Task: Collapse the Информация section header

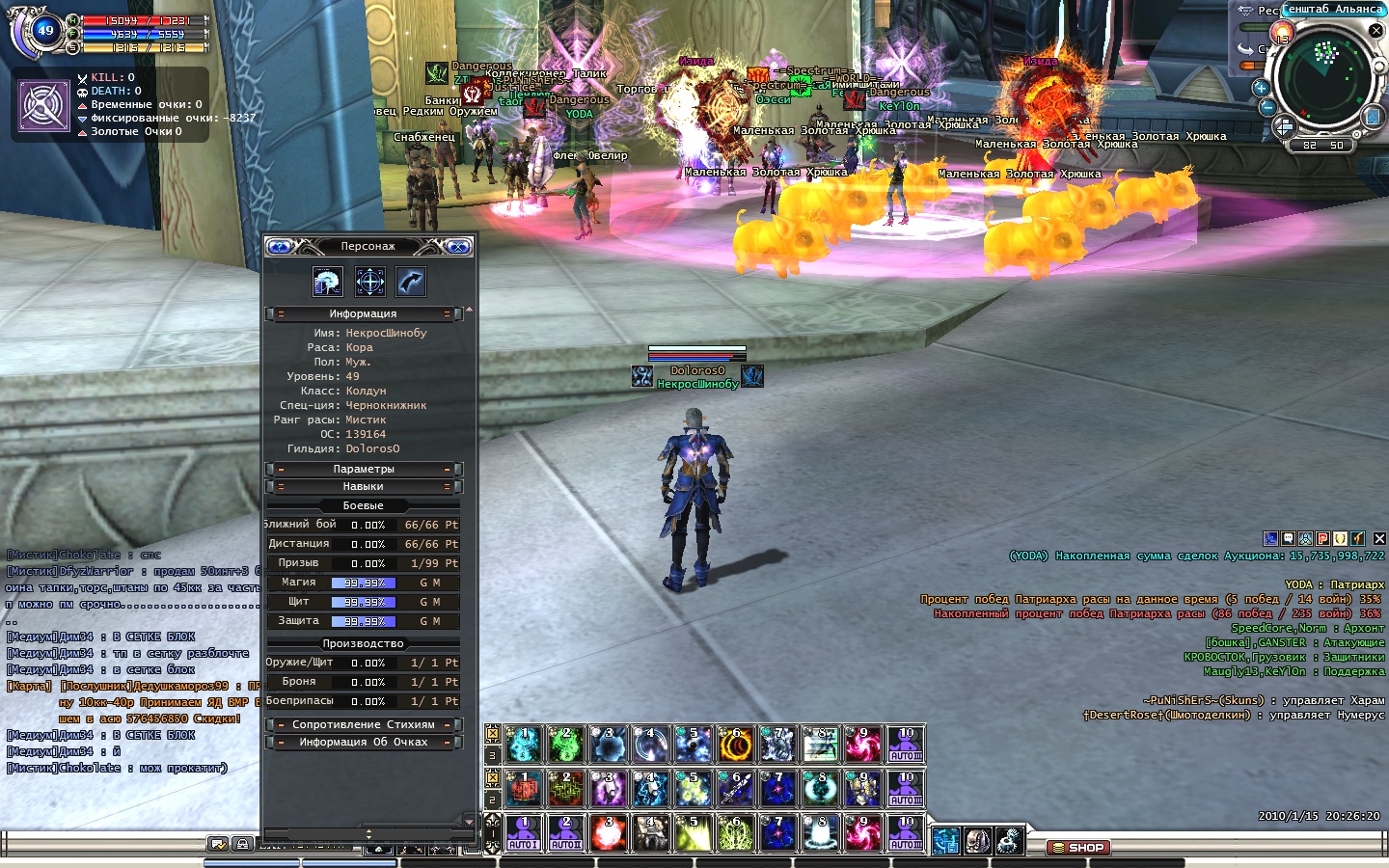Action: [364, 314]
